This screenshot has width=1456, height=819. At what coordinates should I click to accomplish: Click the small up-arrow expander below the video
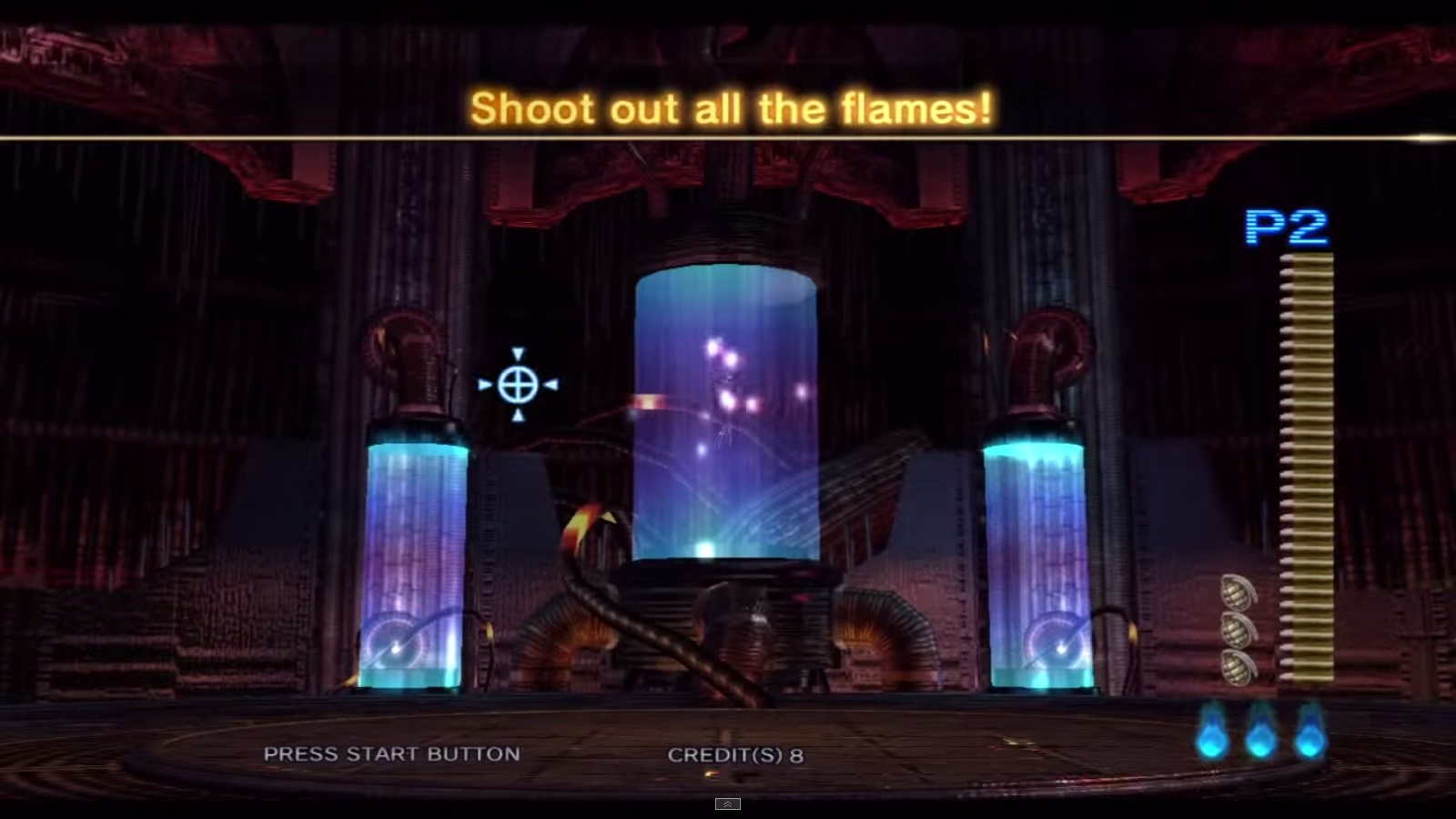[x=727, y=804]
